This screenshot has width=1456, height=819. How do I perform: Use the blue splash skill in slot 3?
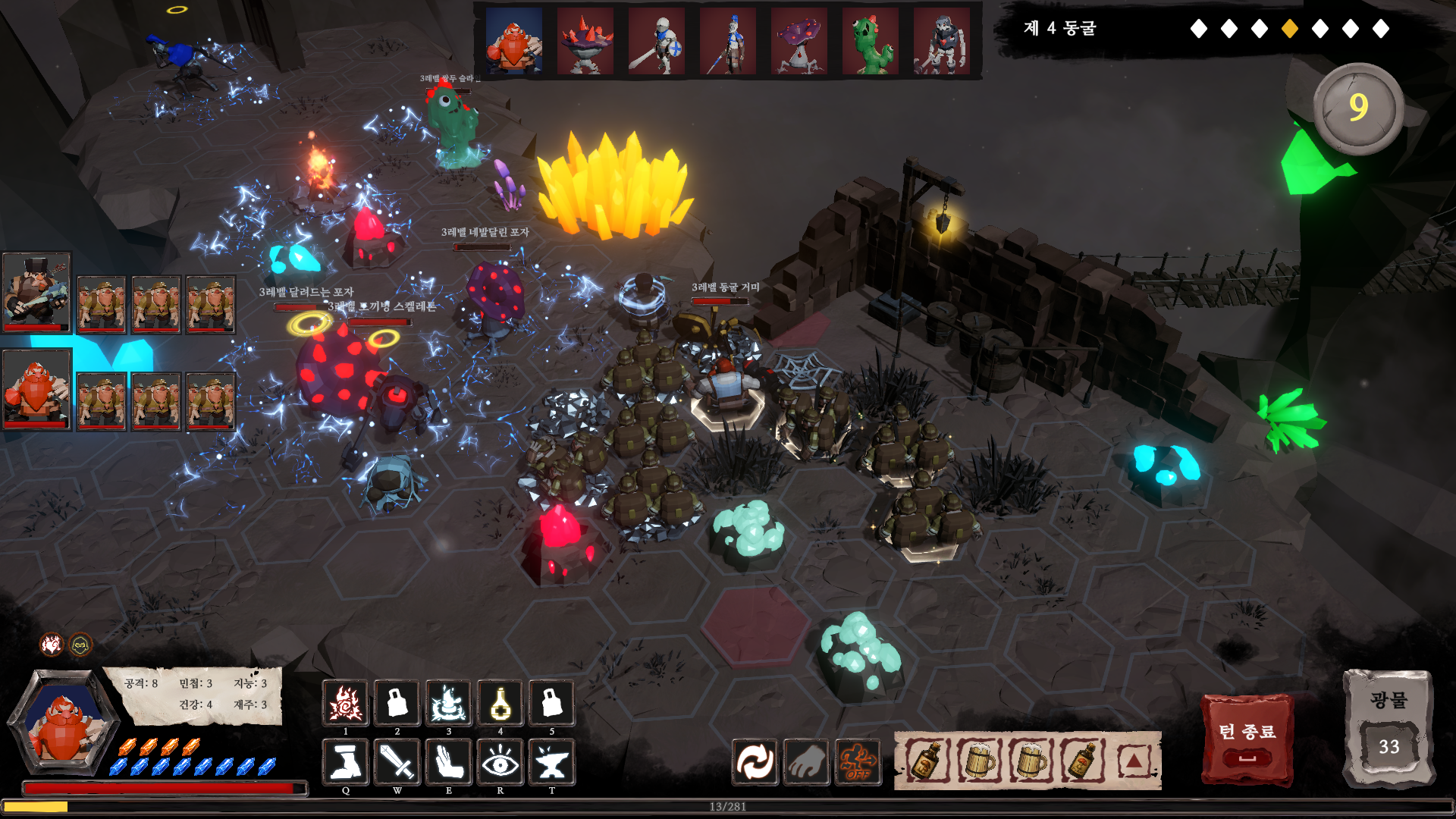(x=449, y=704)
